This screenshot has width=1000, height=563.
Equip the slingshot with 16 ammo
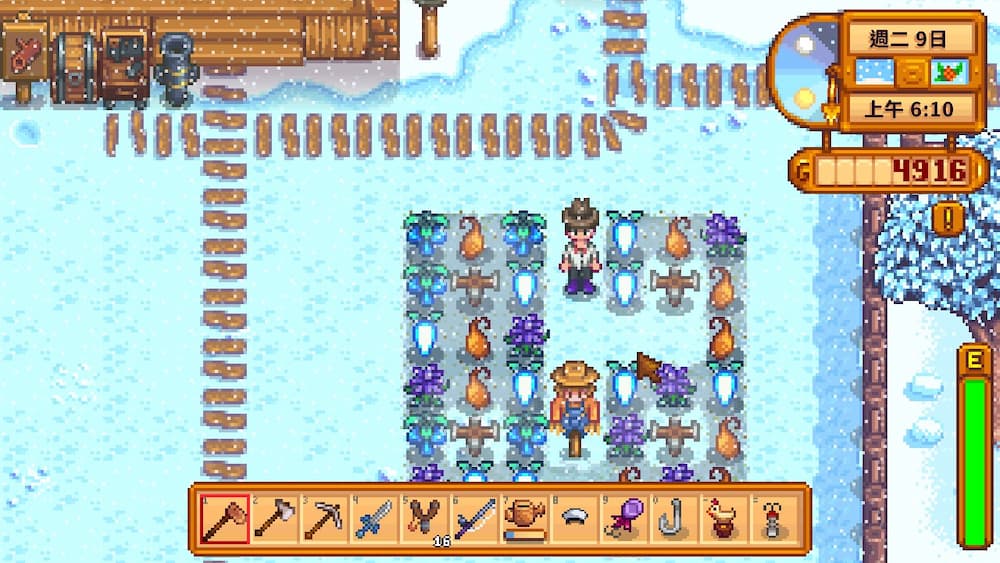(425, 519)
